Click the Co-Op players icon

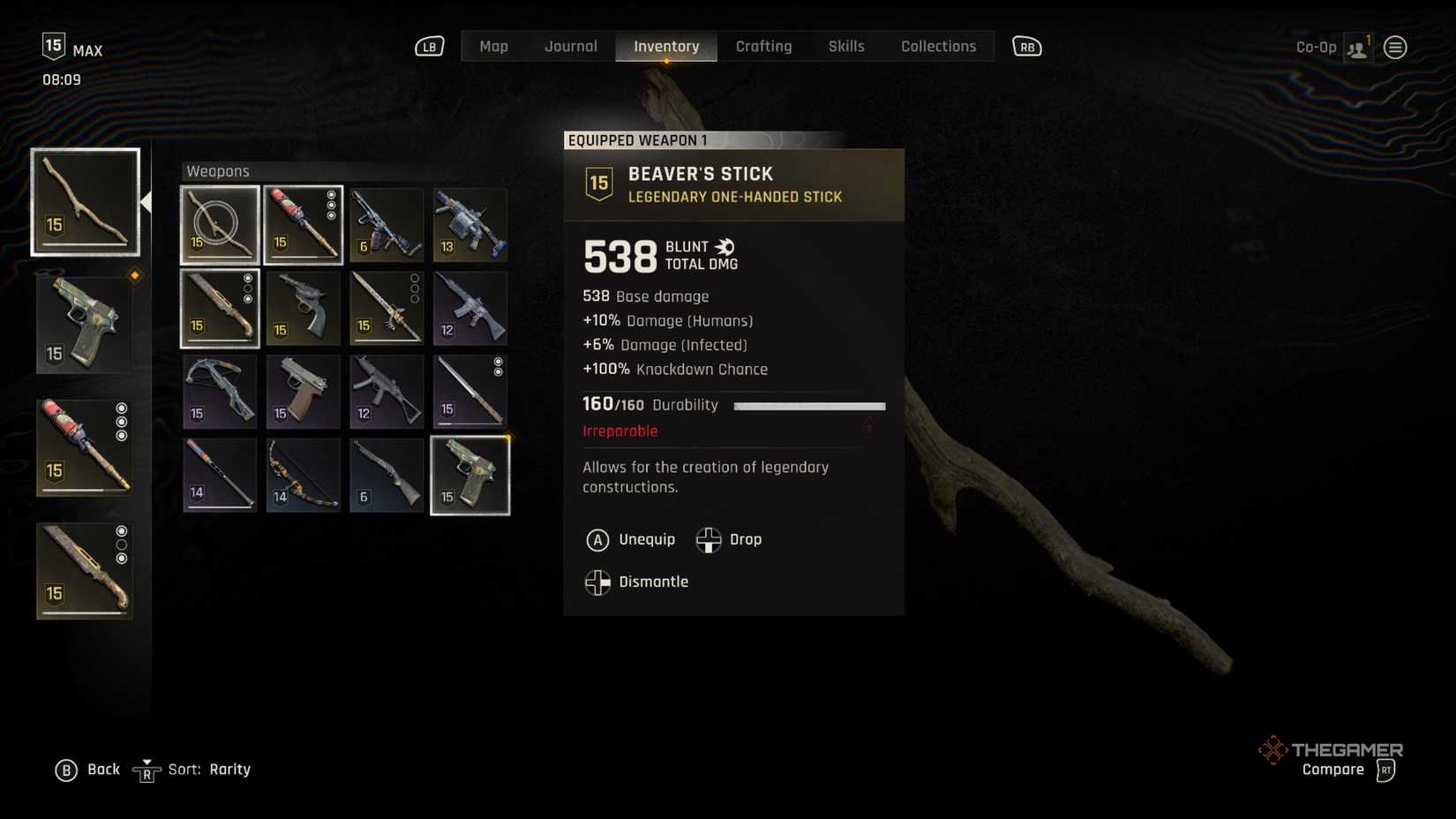[x=1357, y=48]
